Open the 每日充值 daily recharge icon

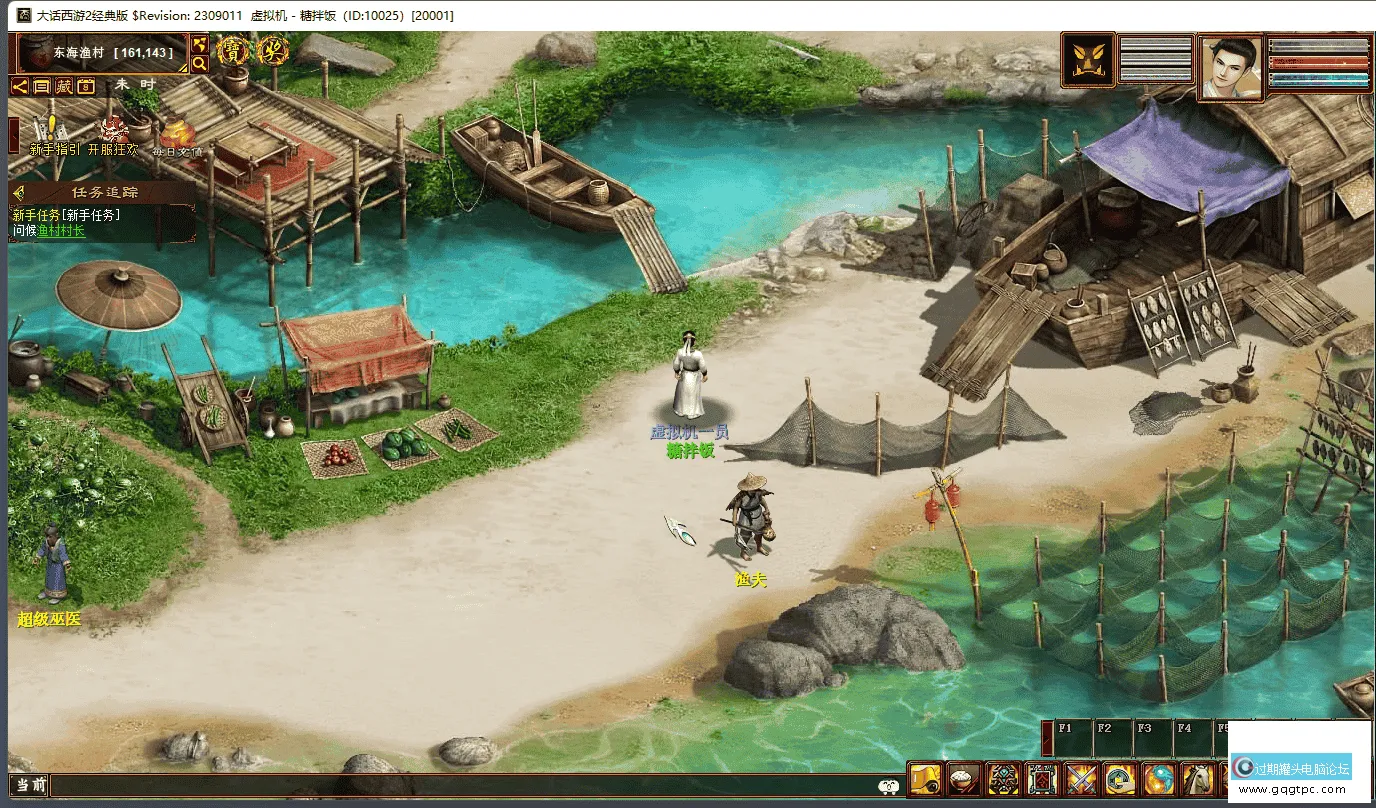pos(177,137)
